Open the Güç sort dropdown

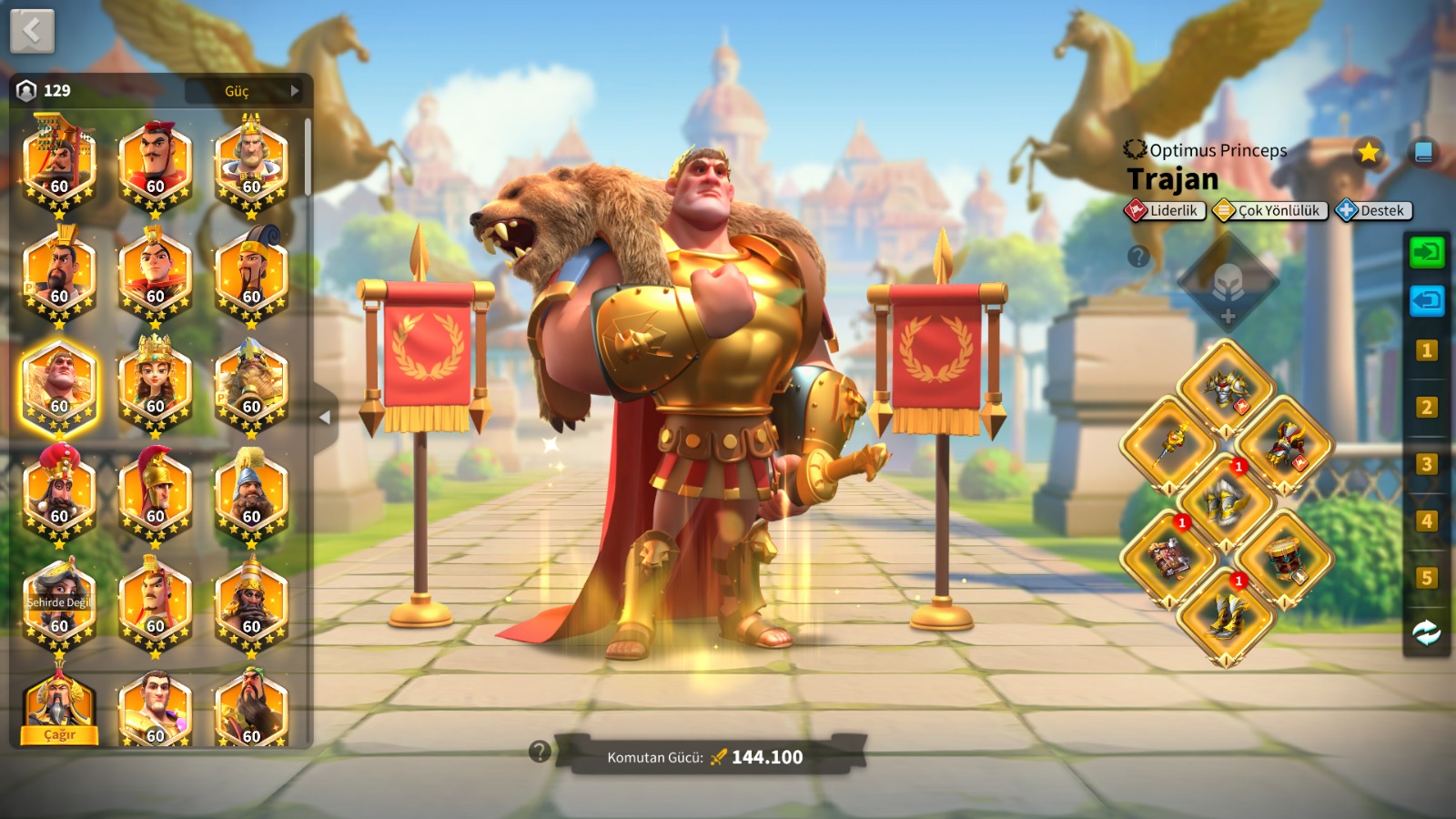tap(243, 91)
